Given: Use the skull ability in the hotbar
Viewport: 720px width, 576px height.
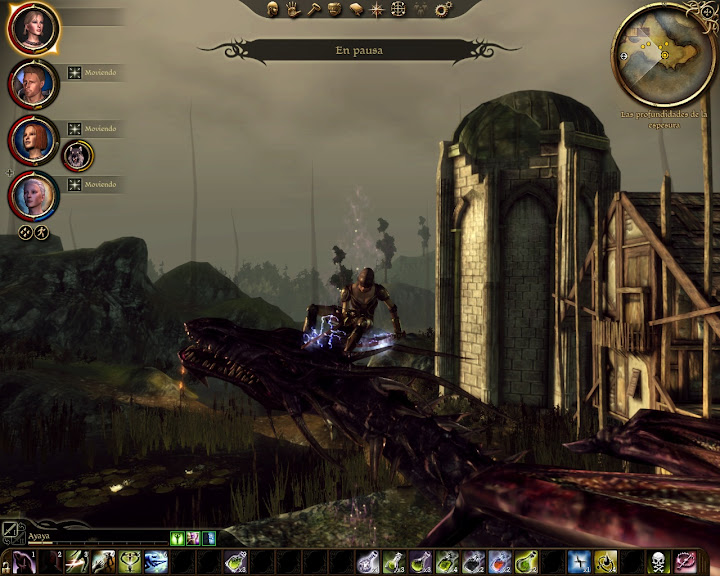Looking at the screenshot, I should [x=659, y=563].
